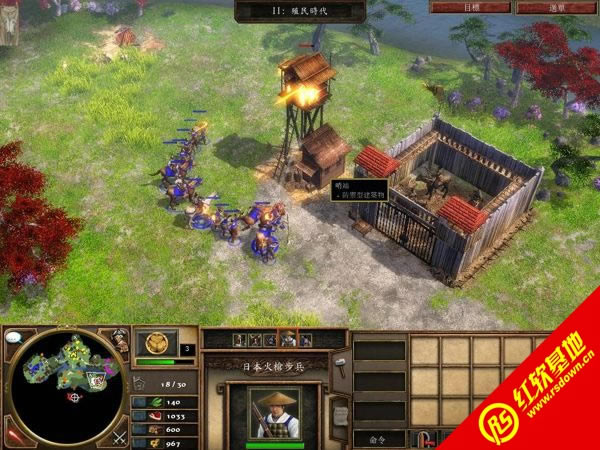Viewport: 600px width, 450px height.
Task: Open the home city gold crest button
Action: [156, 344]
